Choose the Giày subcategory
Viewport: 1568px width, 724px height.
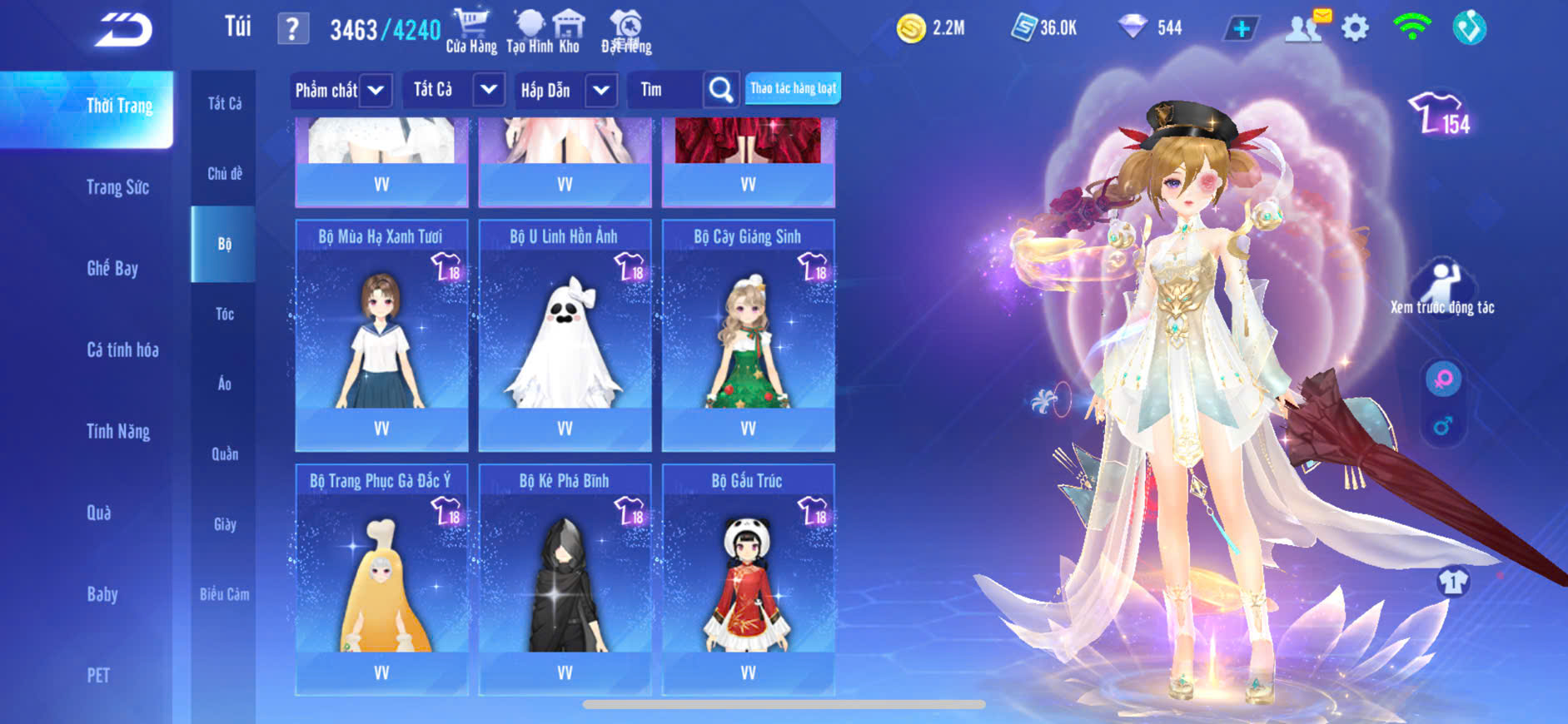(224, 524)
